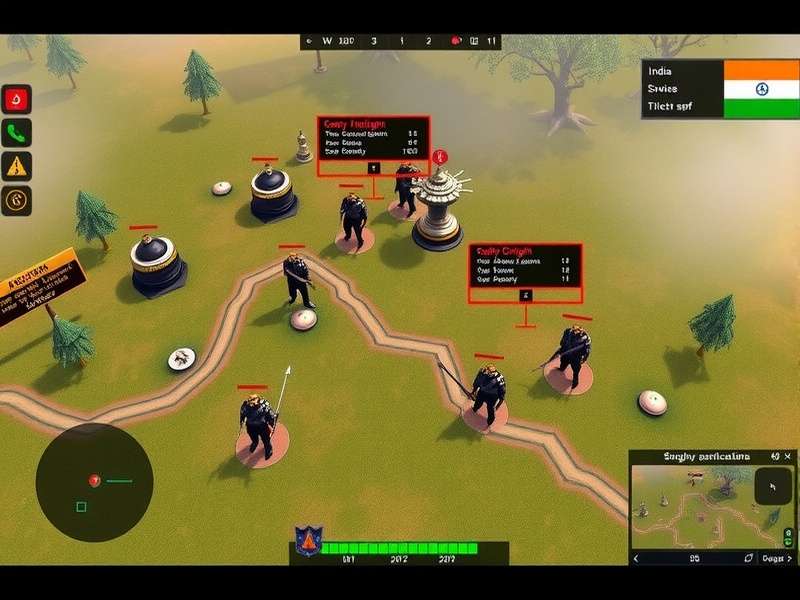Click the orange signboard panel
Viewport: 800px width, 600px height.
[40, 286]
